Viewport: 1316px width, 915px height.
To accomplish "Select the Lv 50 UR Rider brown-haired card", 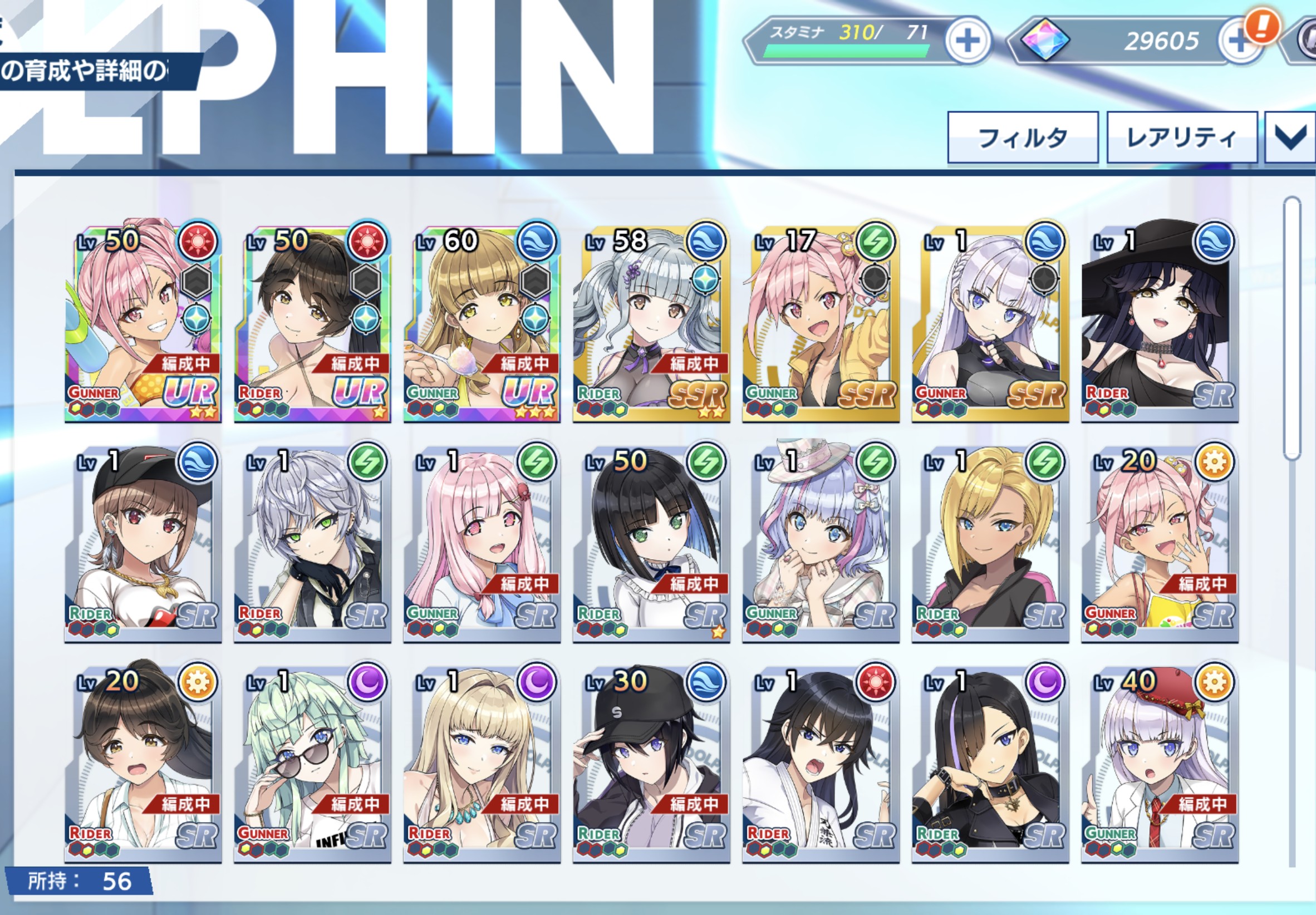I will tap(312, 321).
